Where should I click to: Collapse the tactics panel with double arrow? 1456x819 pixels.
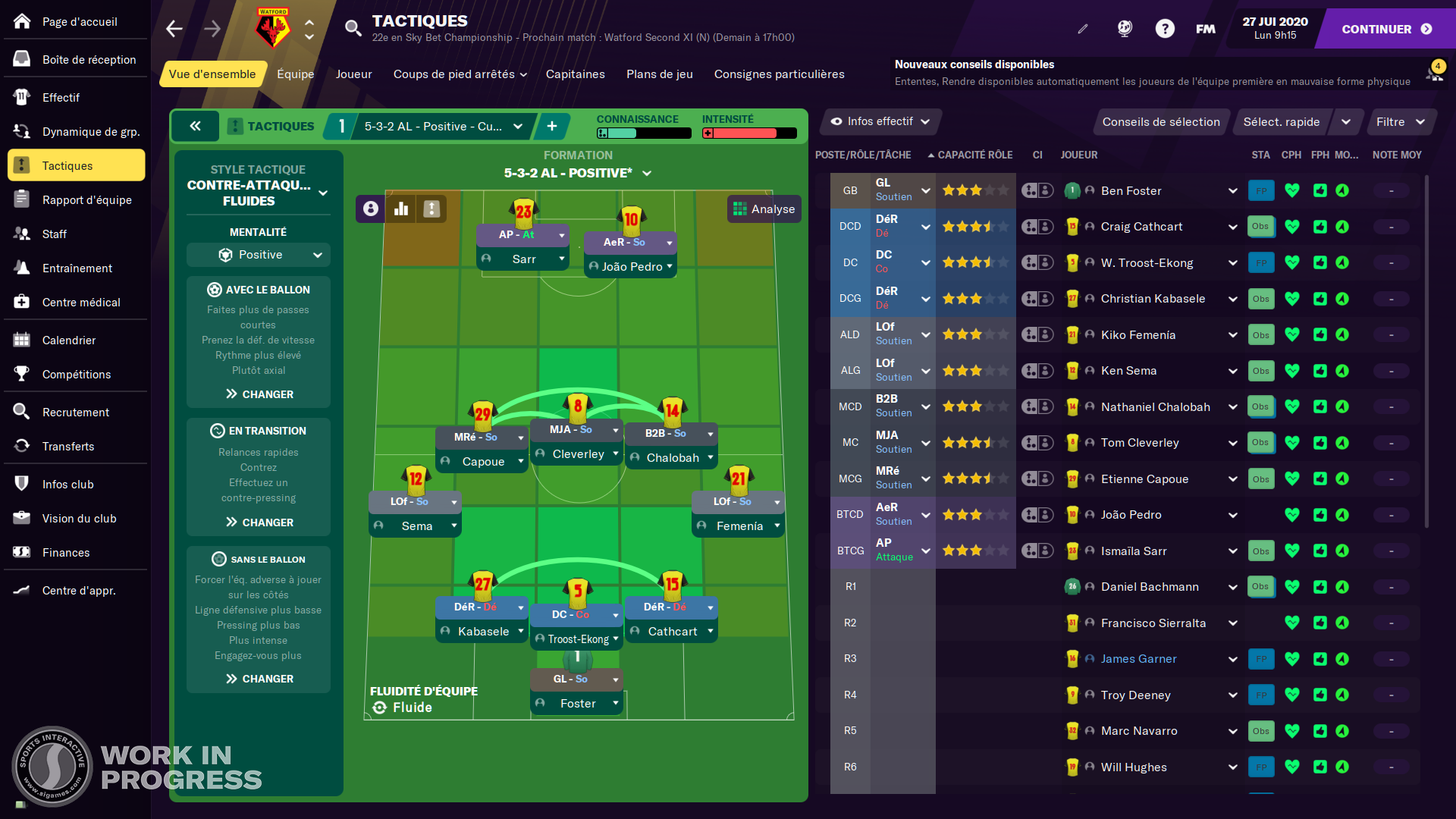(x=195, y=126)
